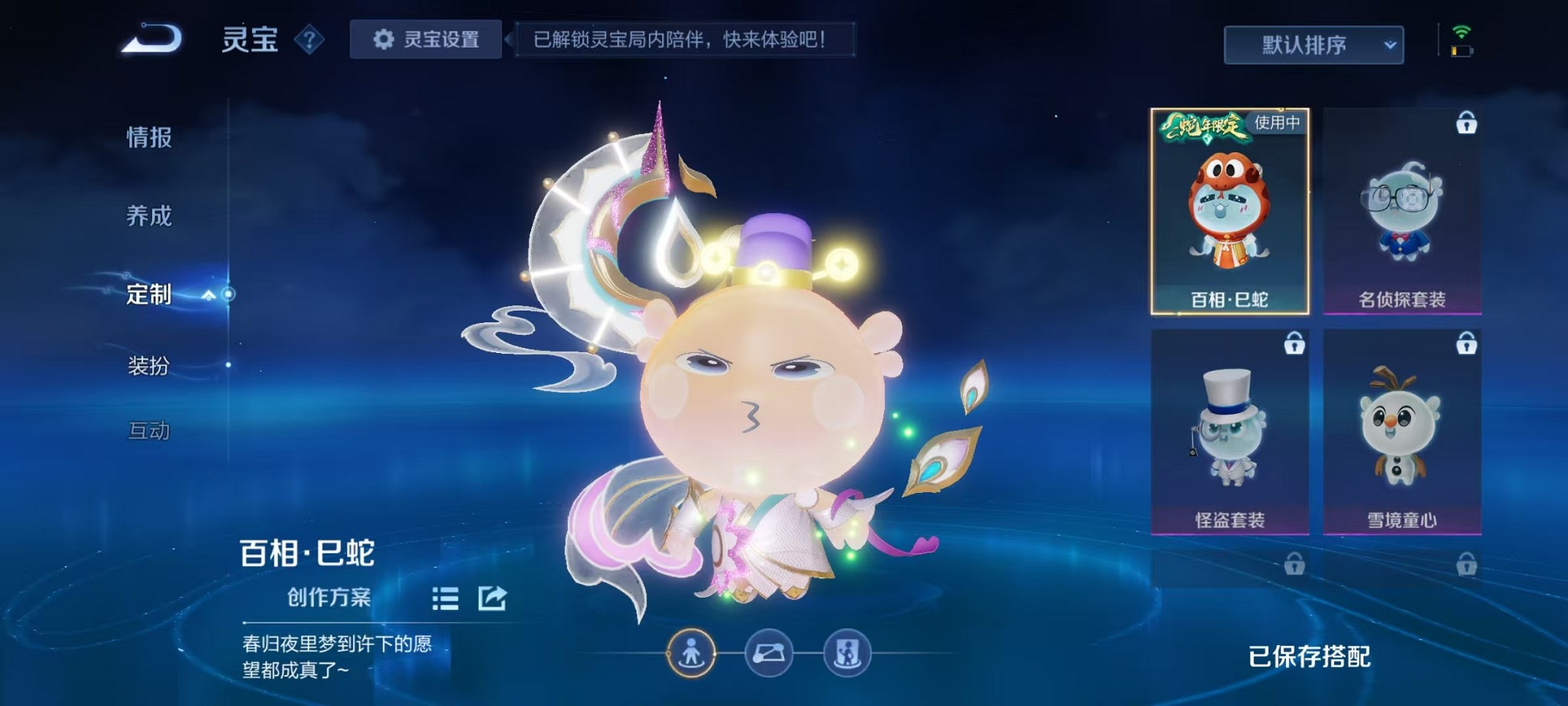Open the 情报 menu item
Viewport: 1568px width, 706px height.
coord(150,138)
